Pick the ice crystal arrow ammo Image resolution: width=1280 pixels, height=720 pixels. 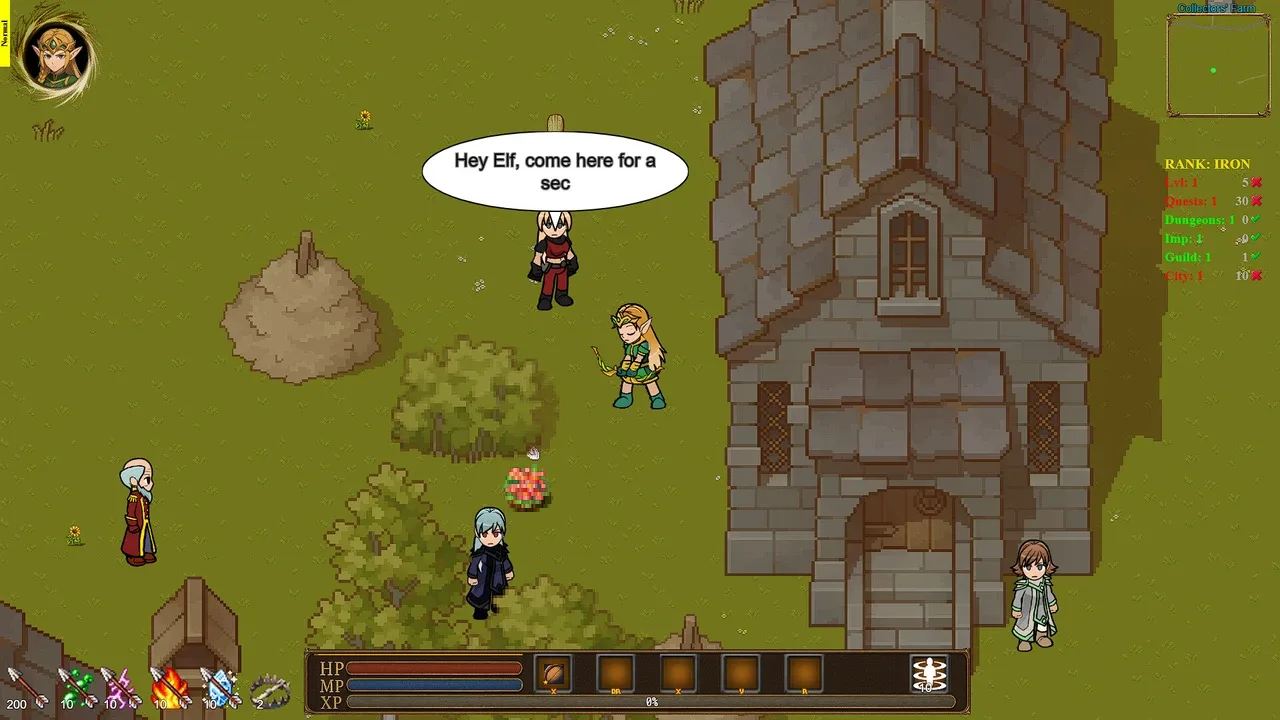pos(220,687)
